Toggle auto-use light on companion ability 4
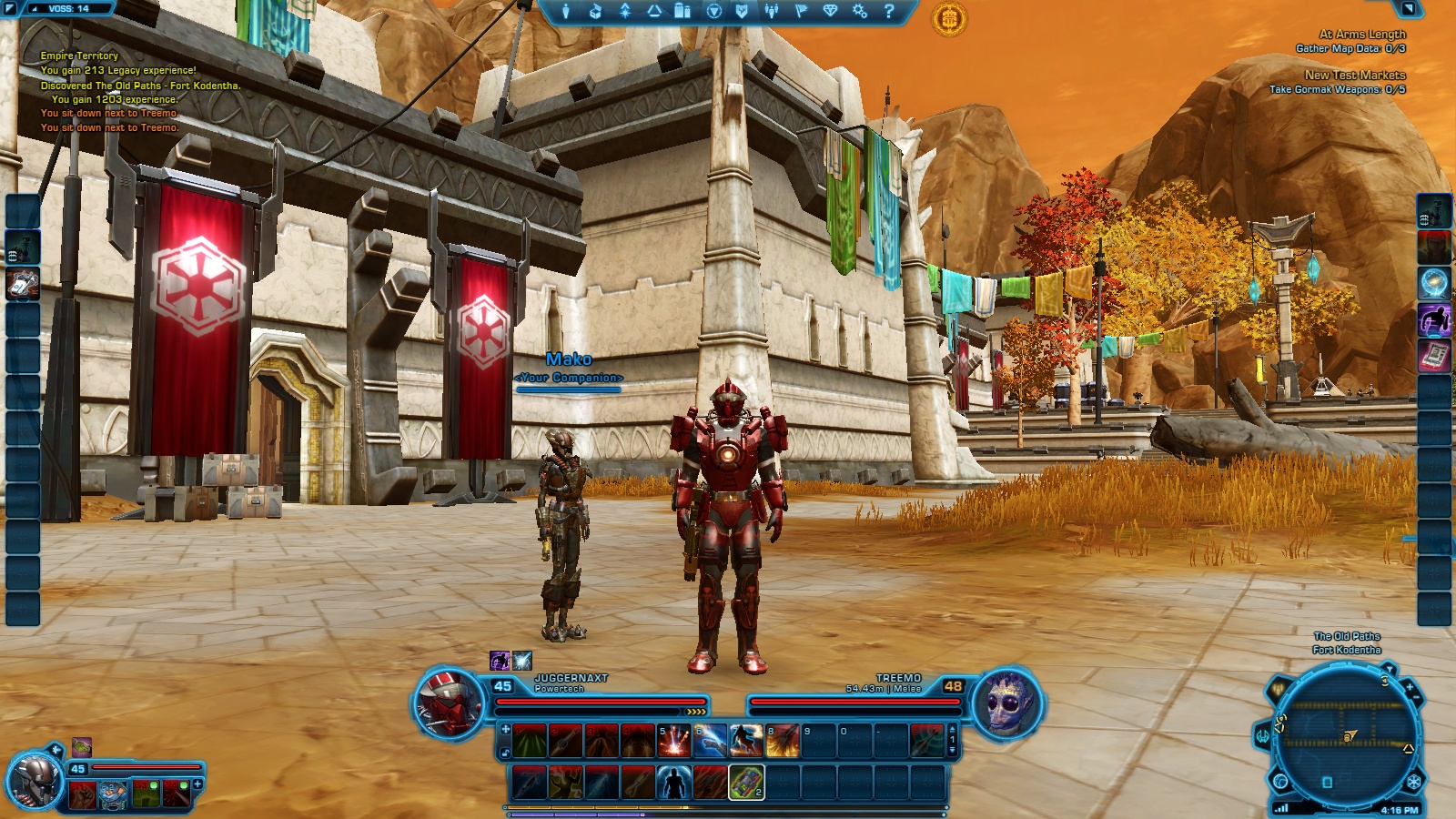The height and width of the screenshot is (819, 1456). tap(184, 785)
